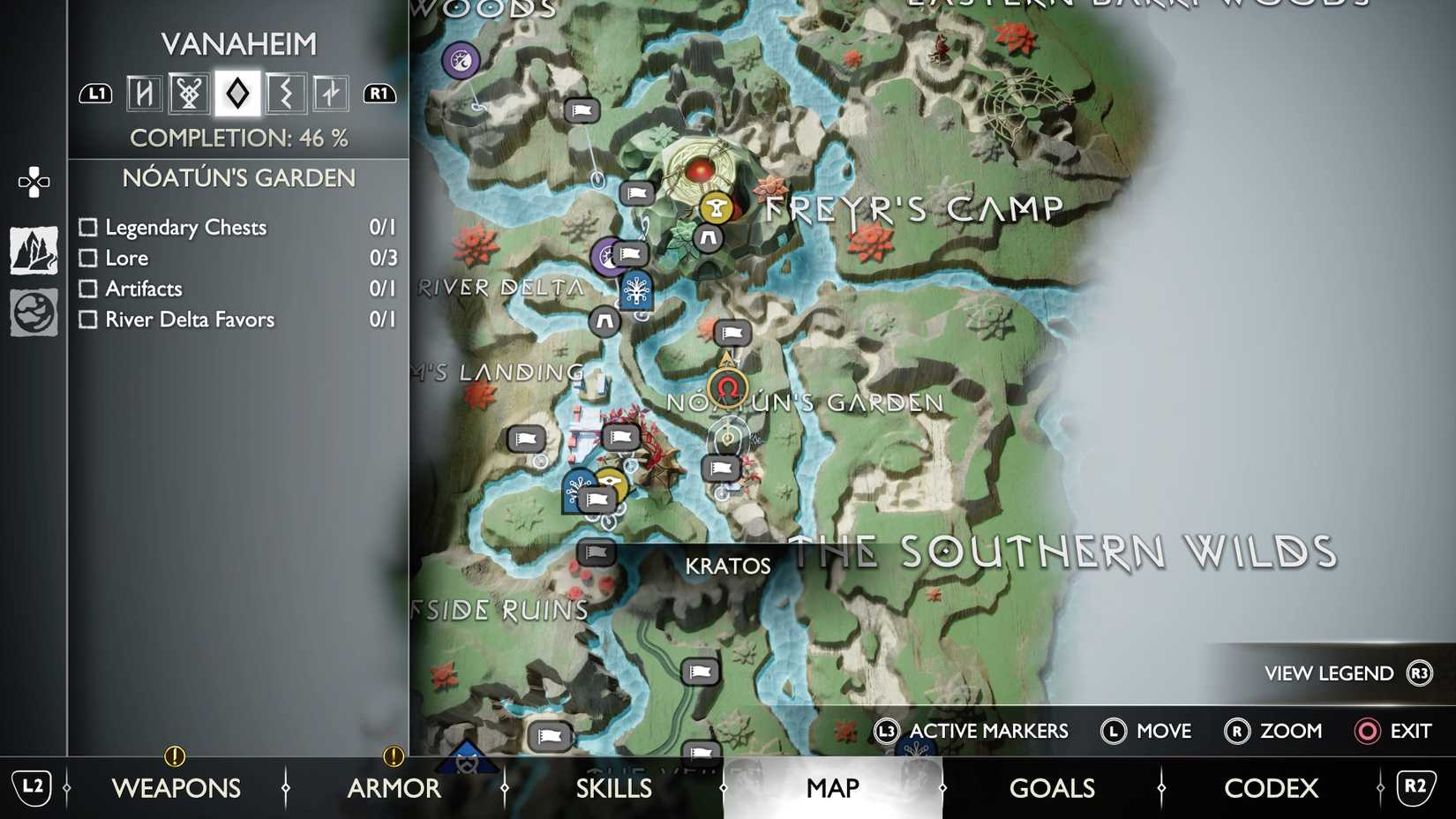Click the D-pad controls icon in the sidebar
Image resolution: width=1456 pixels, height=819 pixels.
(x=33, y=183)
